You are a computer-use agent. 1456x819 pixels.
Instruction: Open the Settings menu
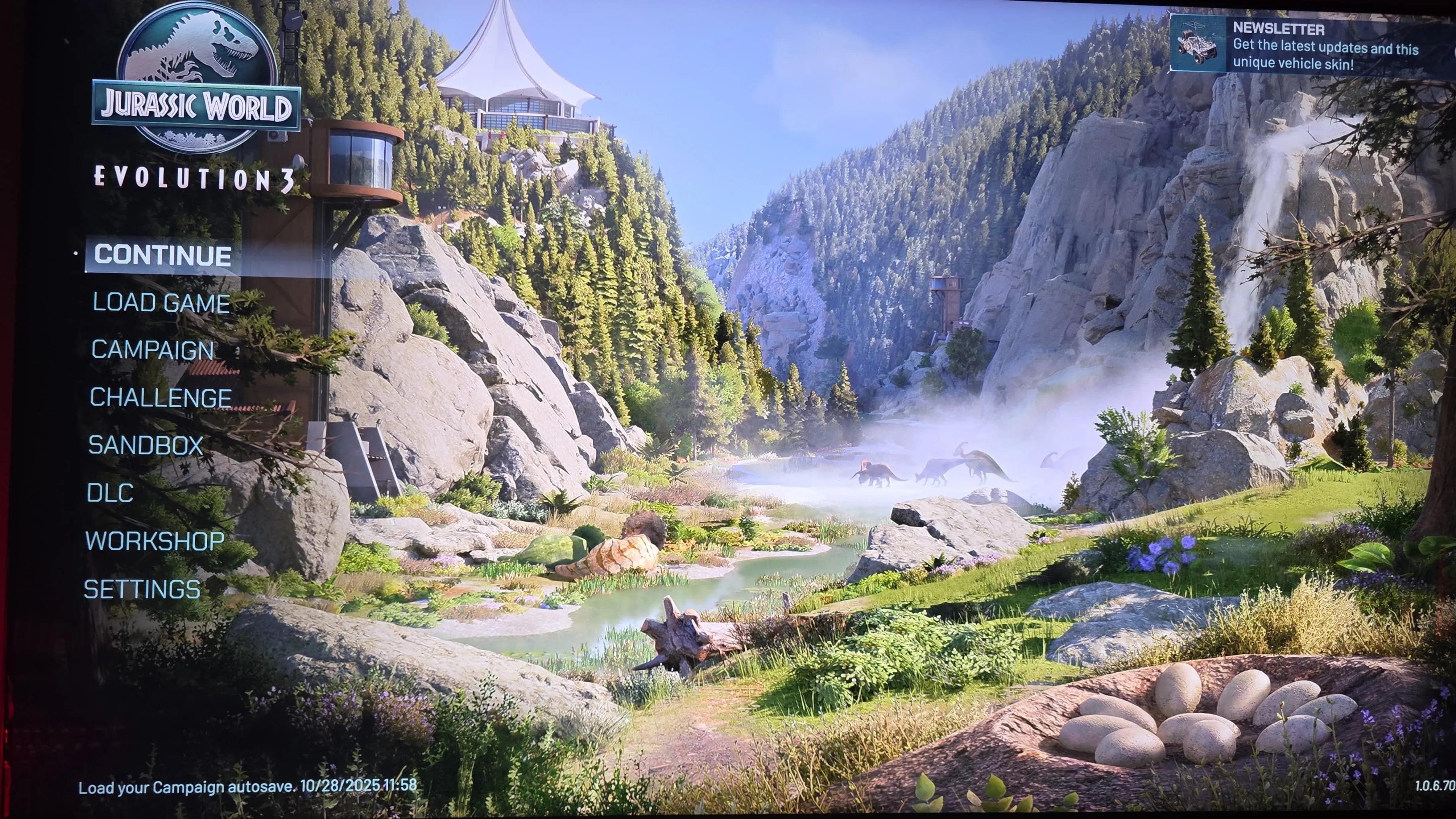(x=142, y=590)
